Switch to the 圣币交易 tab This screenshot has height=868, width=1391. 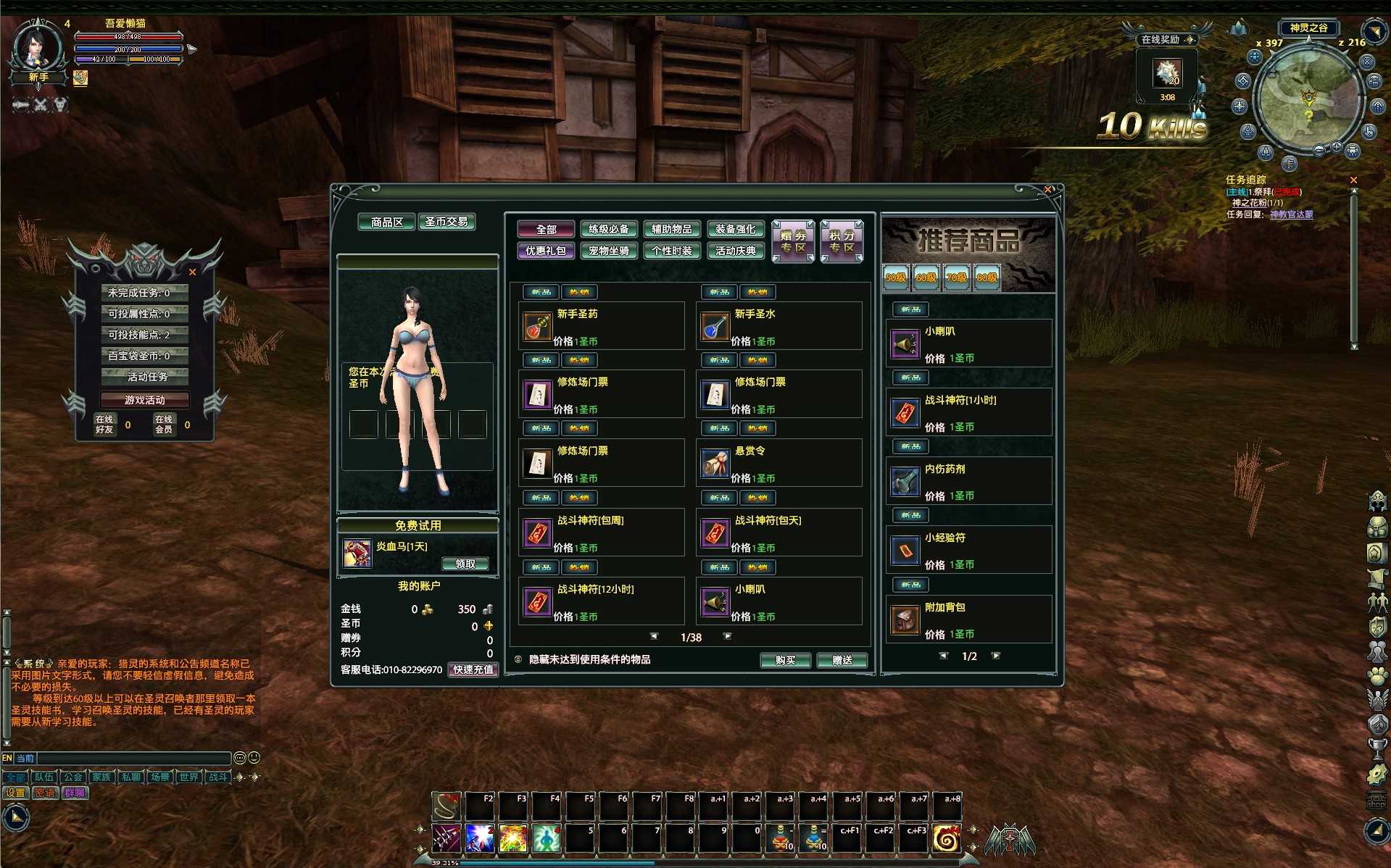click(x=447, y=222)
